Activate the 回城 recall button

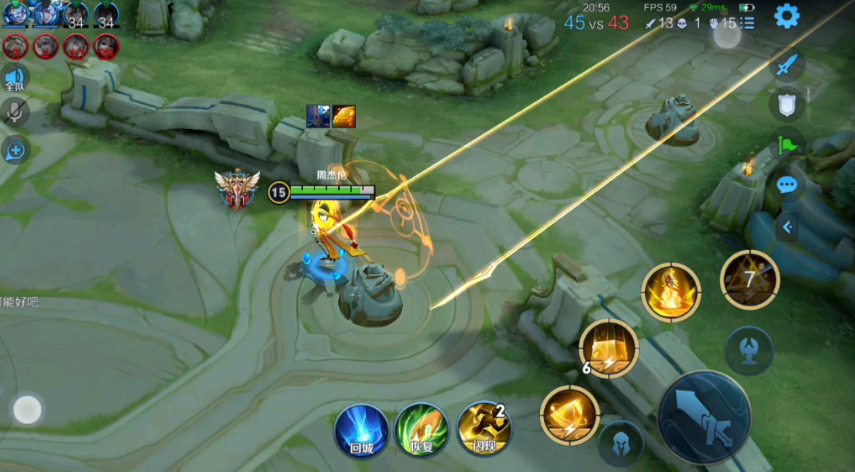click(x=361, y=431)
